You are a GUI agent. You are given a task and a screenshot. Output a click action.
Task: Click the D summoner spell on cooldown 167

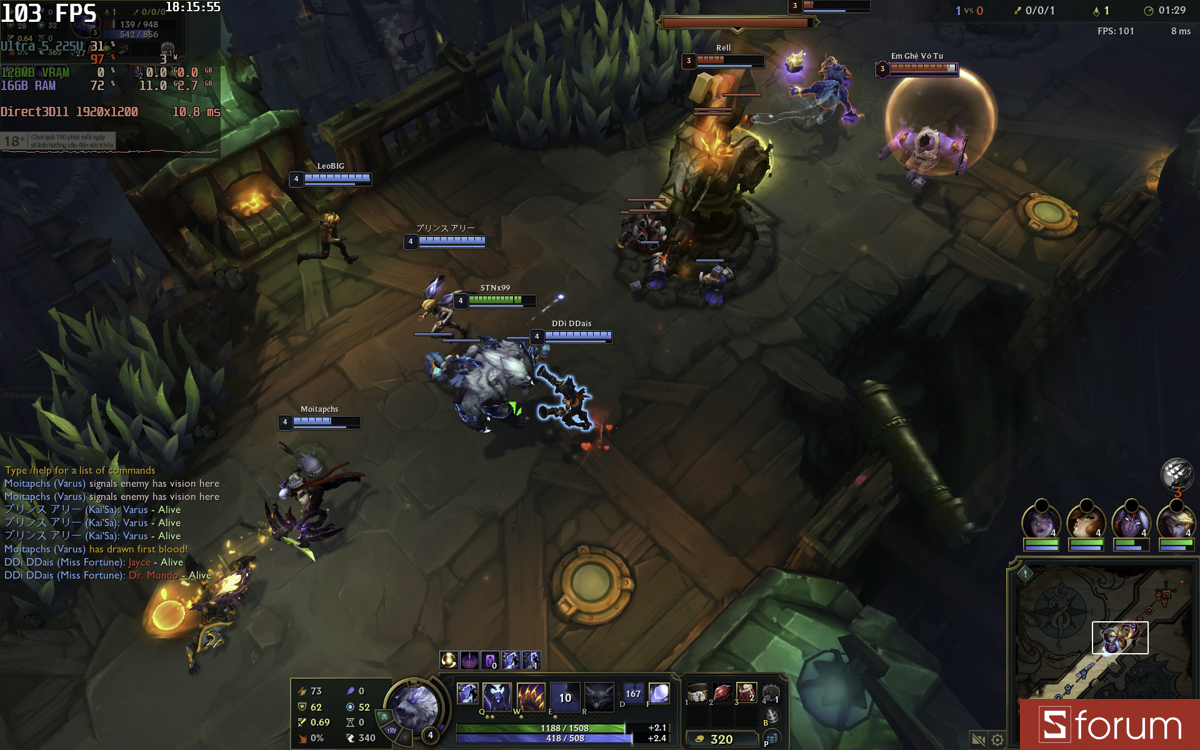633,693
